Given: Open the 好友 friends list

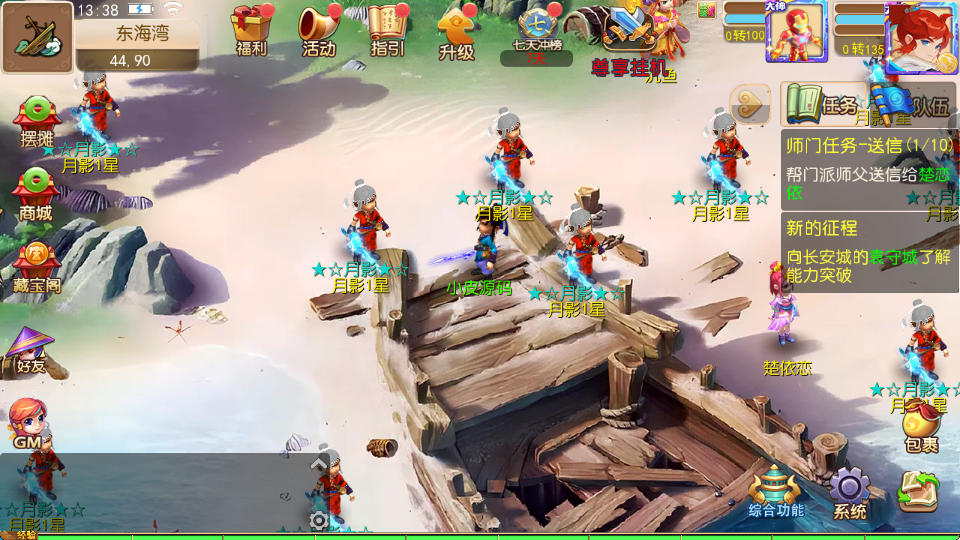Looking at the screenshot, I should [x=30, y=351].
